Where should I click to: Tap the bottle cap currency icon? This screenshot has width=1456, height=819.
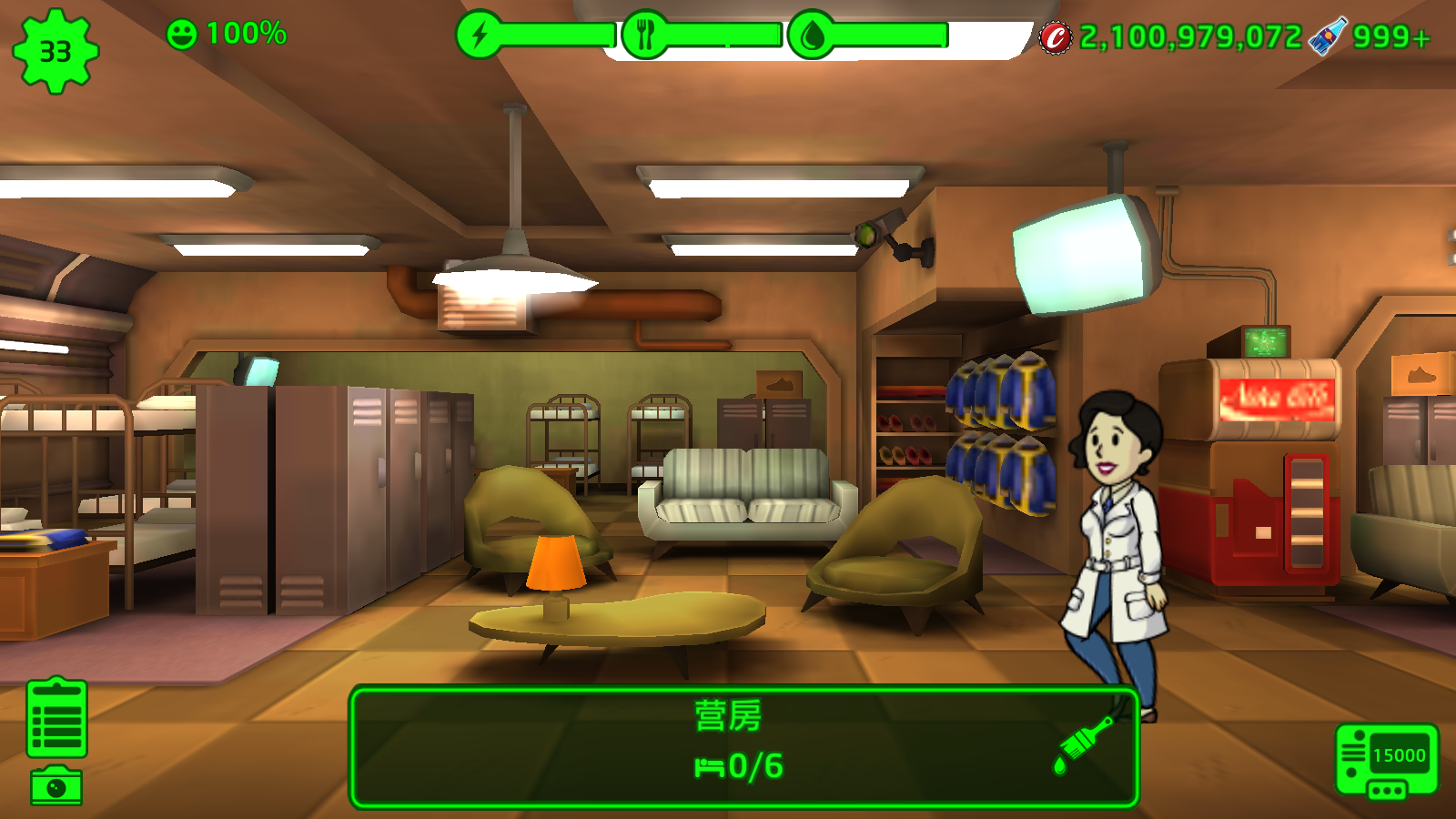pos(1056,37)
